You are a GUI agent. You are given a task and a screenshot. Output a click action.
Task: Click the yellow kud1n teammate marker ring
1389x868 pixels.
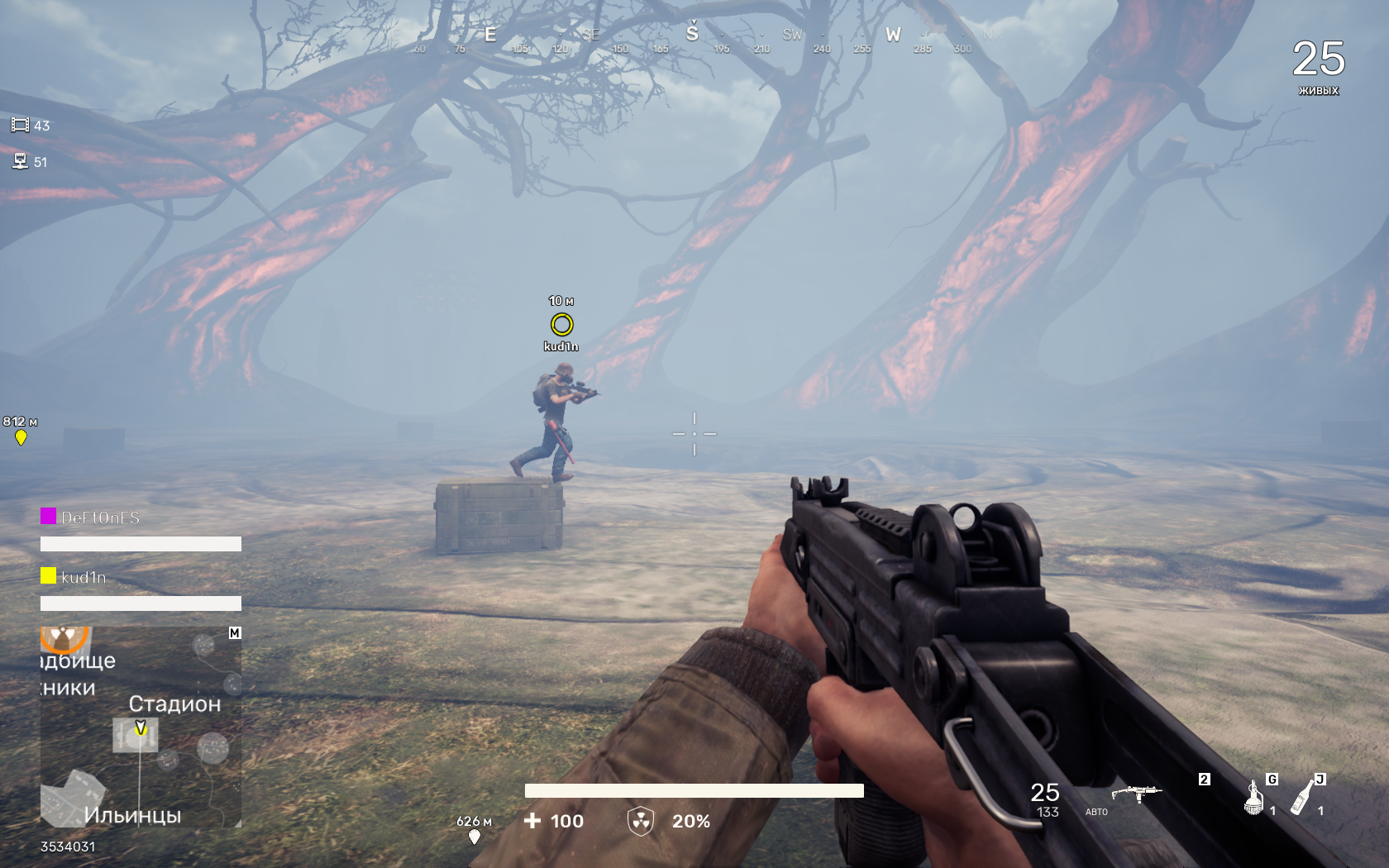pos(561,325)
